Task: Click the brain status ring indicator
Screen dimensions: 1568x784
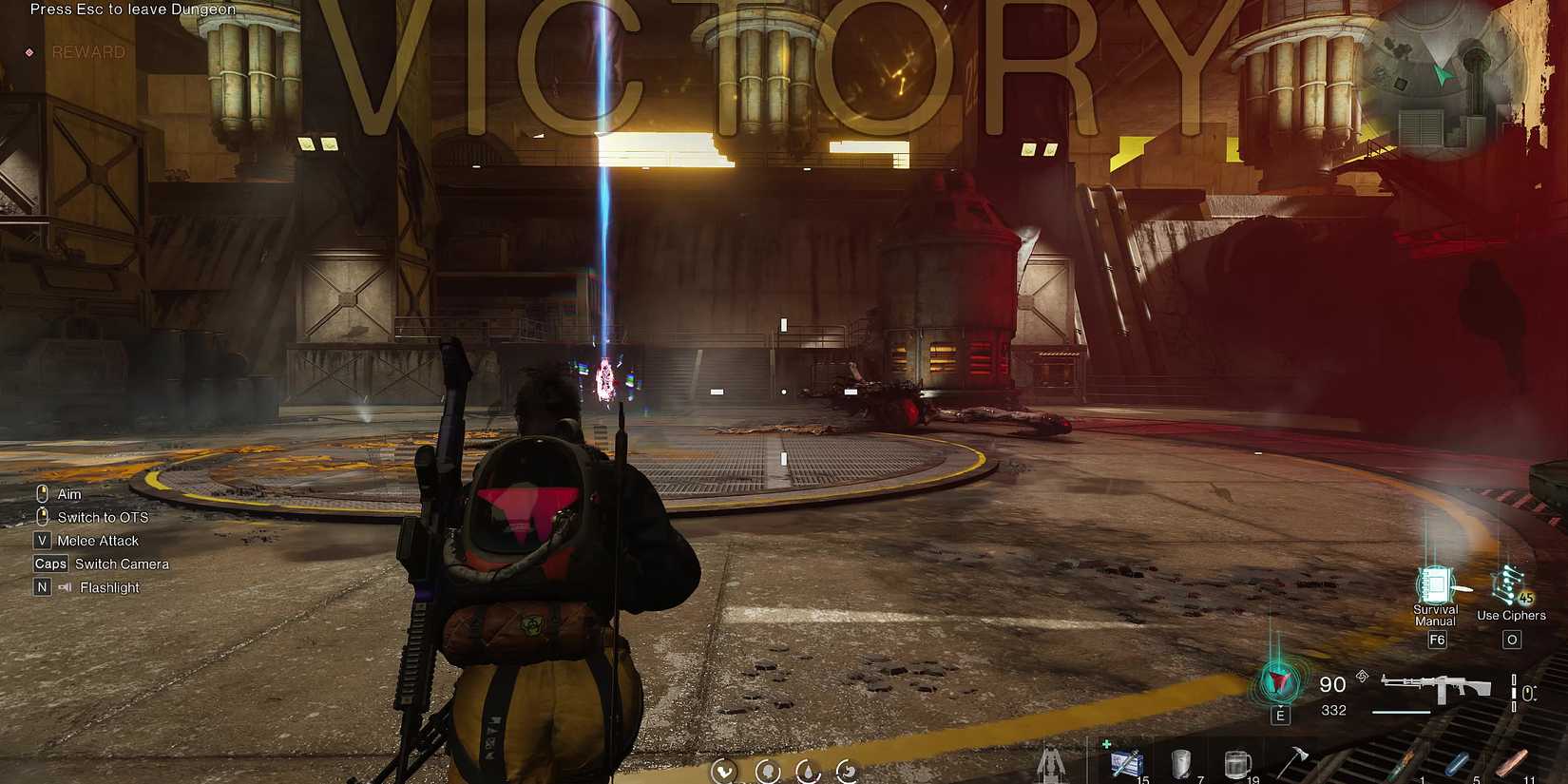Action: click(768, 773)
